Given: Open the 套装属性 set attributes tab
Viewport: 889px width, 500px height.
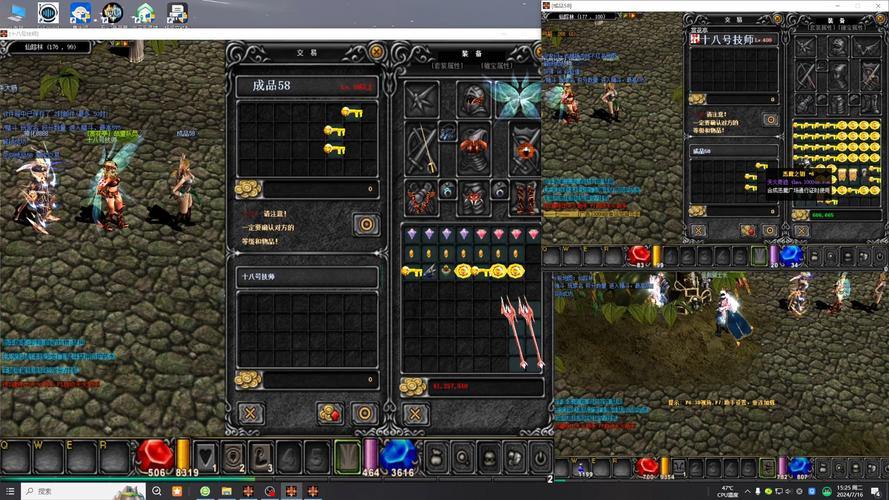Looking at the screenshot, I should click(x=447, y=64).
